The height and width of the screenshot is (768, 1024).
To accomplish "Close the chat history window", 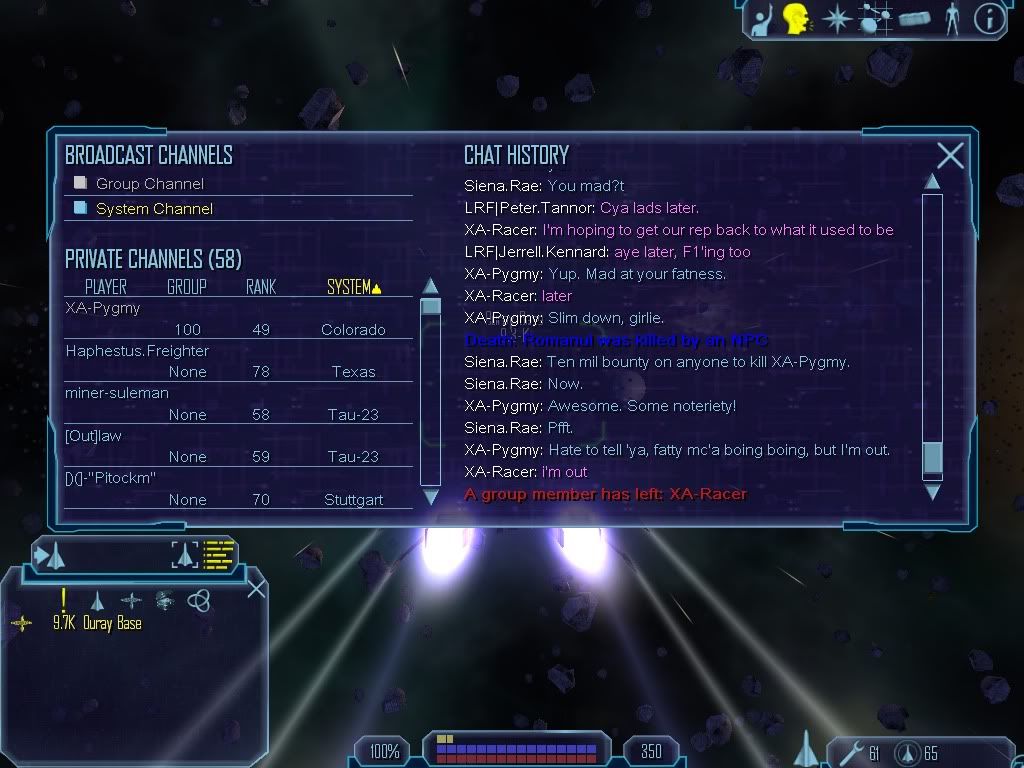I will coord(950,156).
